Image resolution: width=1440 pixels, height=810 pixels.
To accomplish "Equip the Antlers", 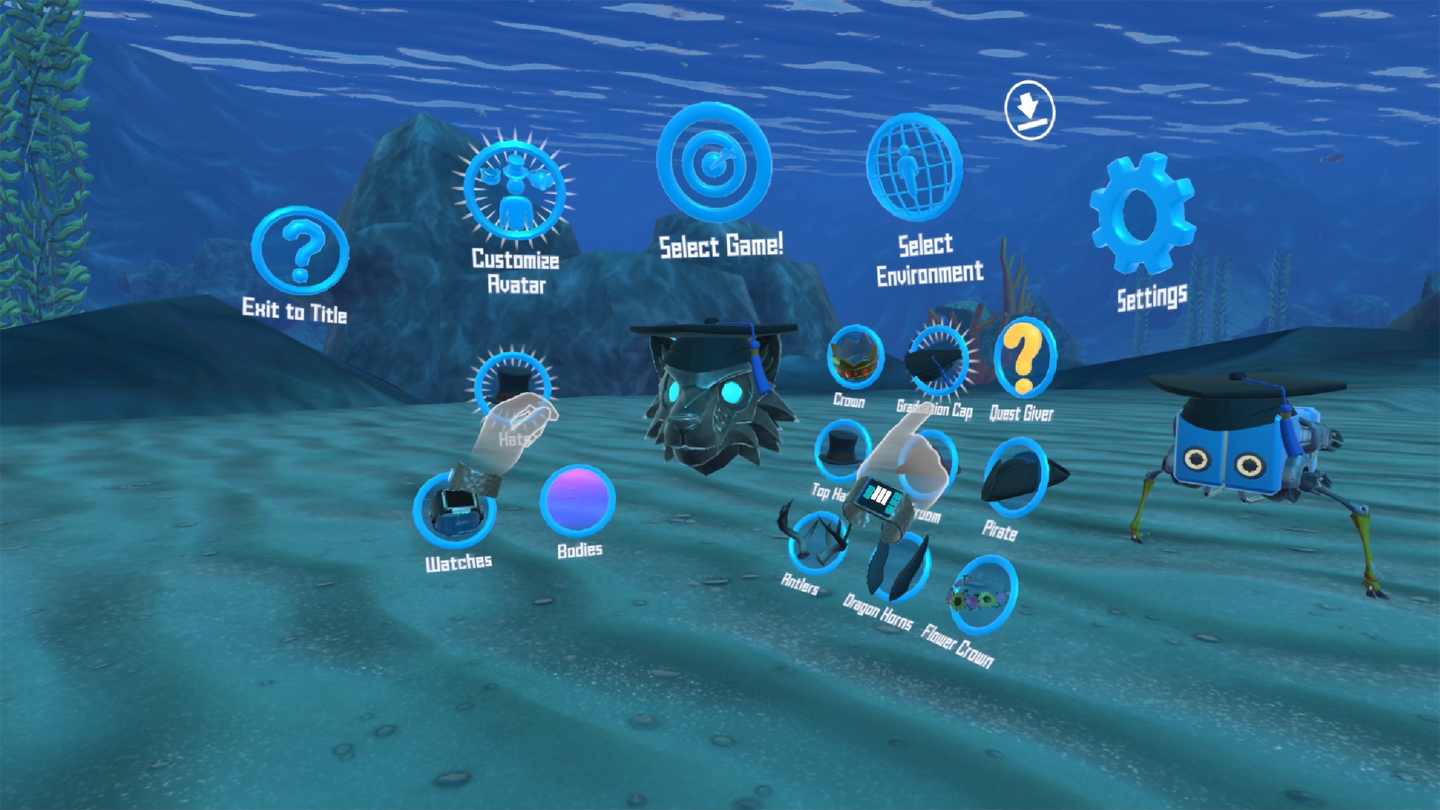I will (813, 540).
